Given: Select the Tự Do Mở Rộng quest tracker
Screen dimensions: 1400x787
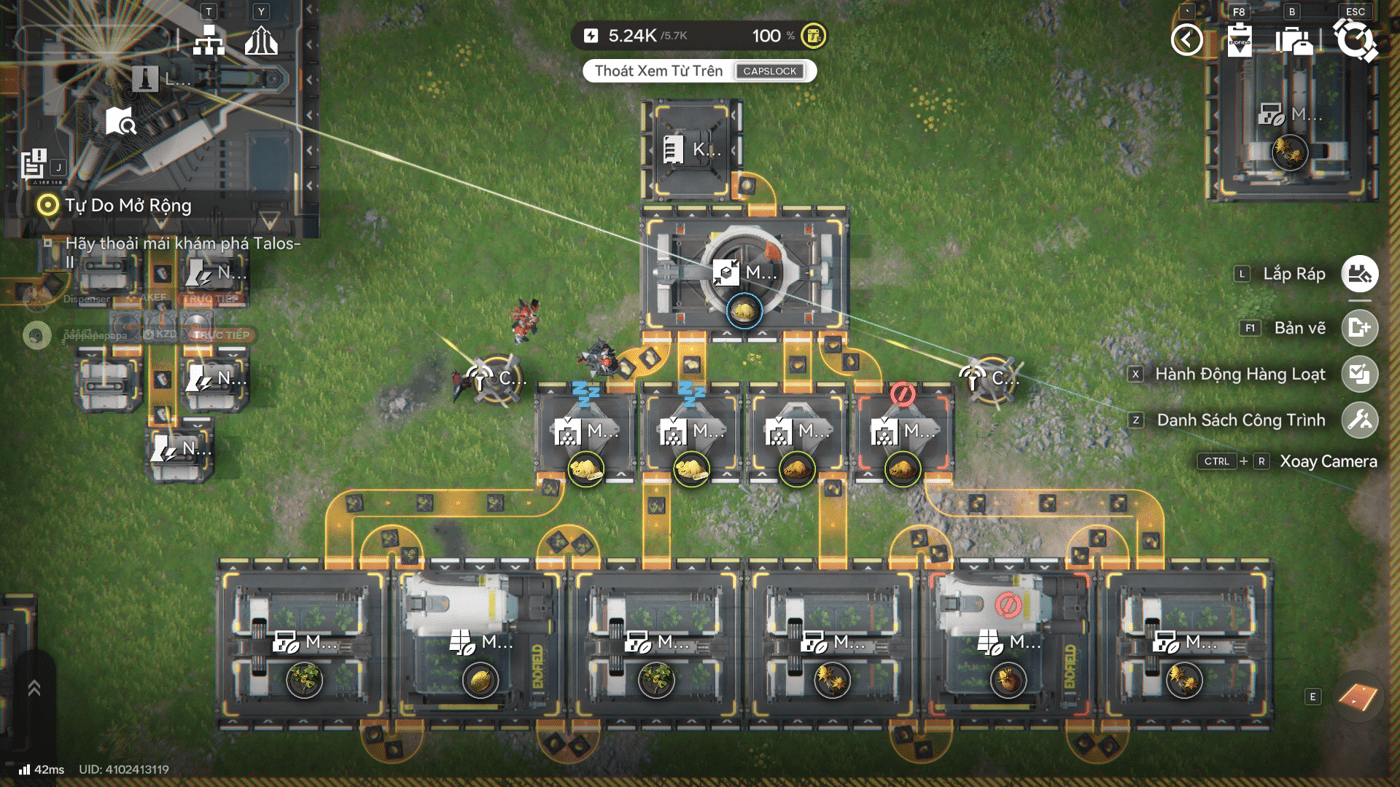Looking at the screenshot, I should pos(128,206).
